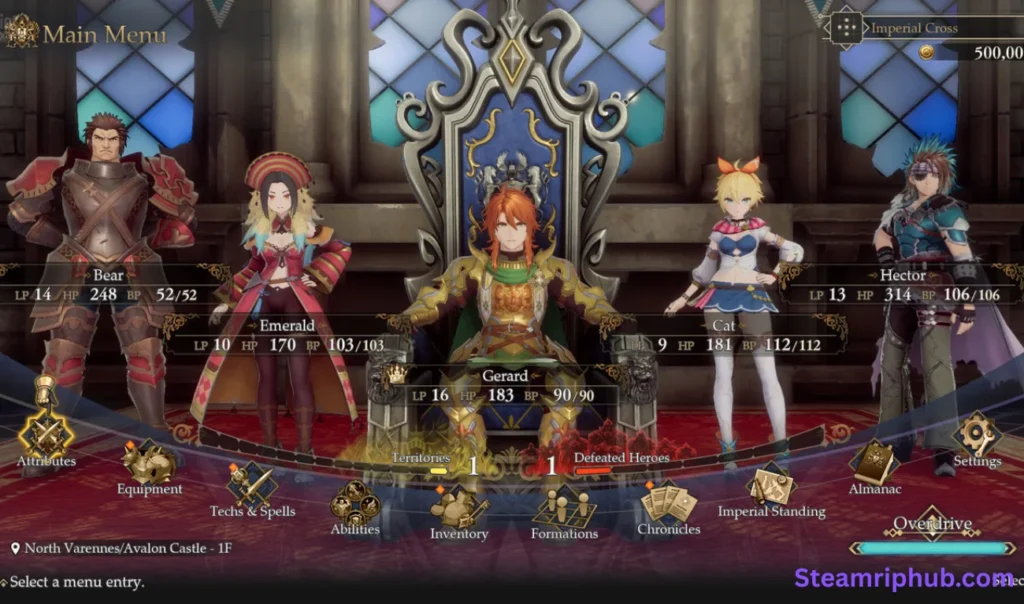Choose Gerard's status panel
1024x604 pixels.
505,386
